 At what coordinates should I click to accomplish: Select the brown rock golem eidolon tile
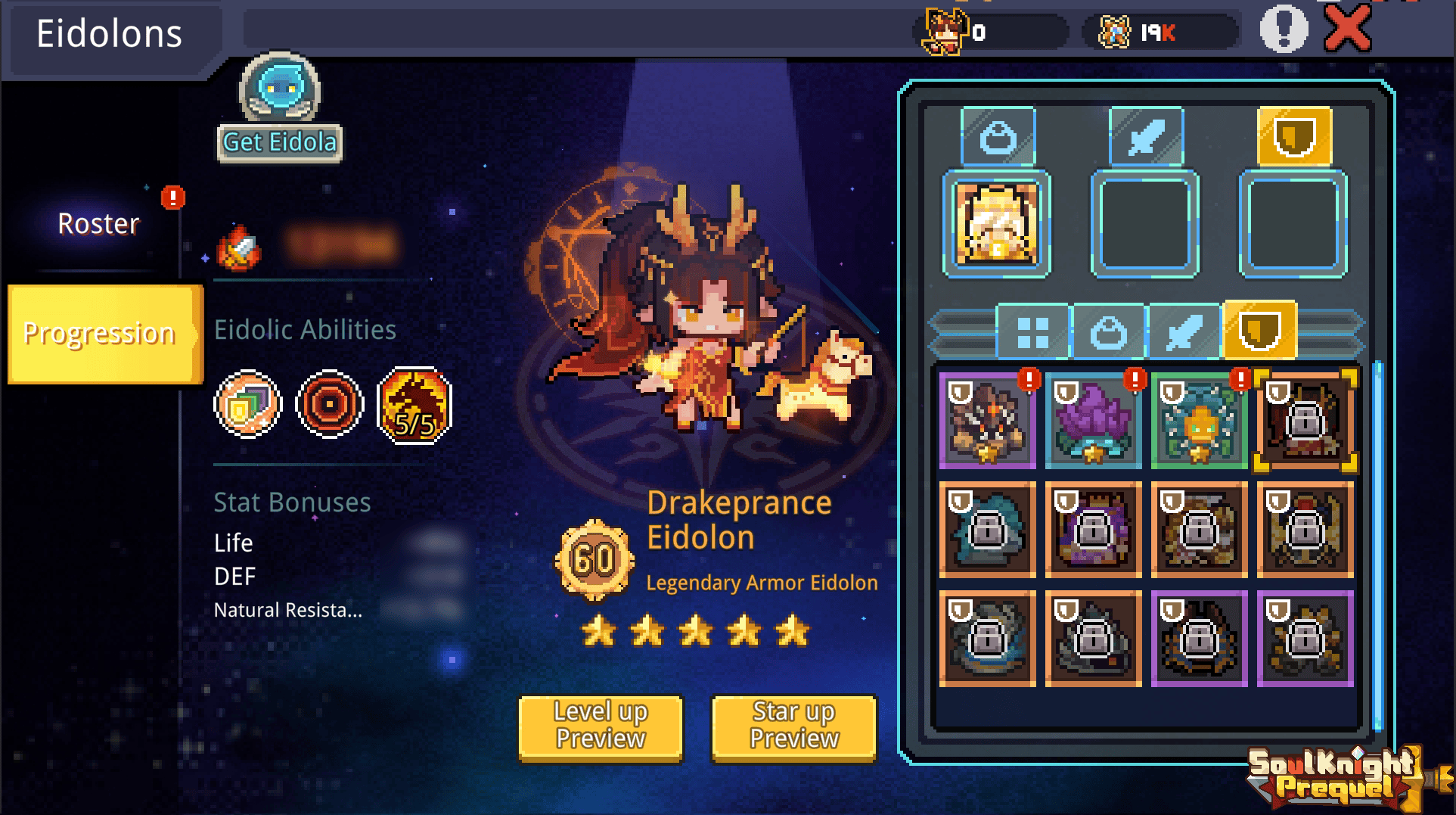coord(987,421)
